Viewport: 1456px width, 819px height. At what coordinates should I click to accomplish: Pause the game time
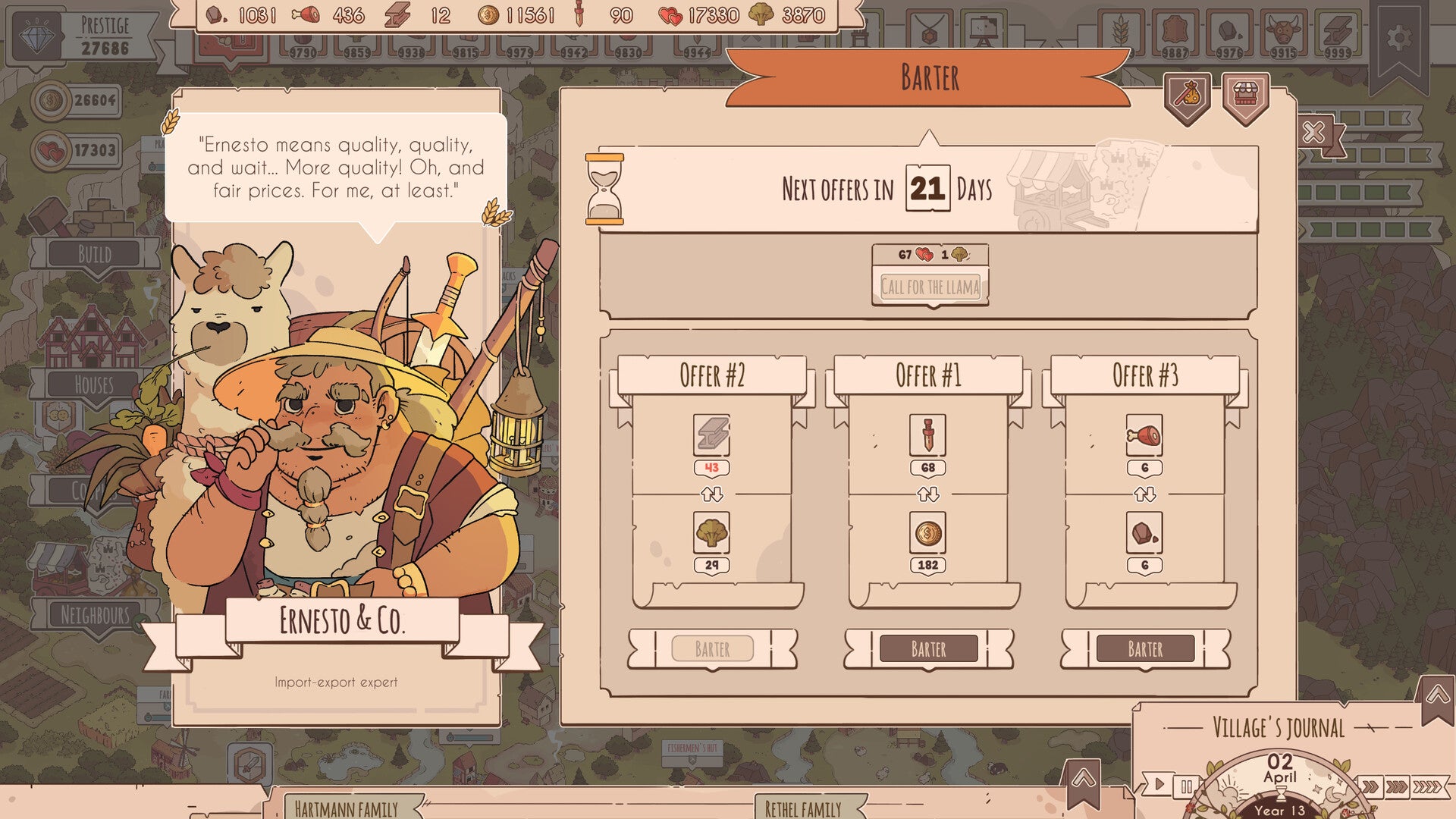coord(1186,786)
